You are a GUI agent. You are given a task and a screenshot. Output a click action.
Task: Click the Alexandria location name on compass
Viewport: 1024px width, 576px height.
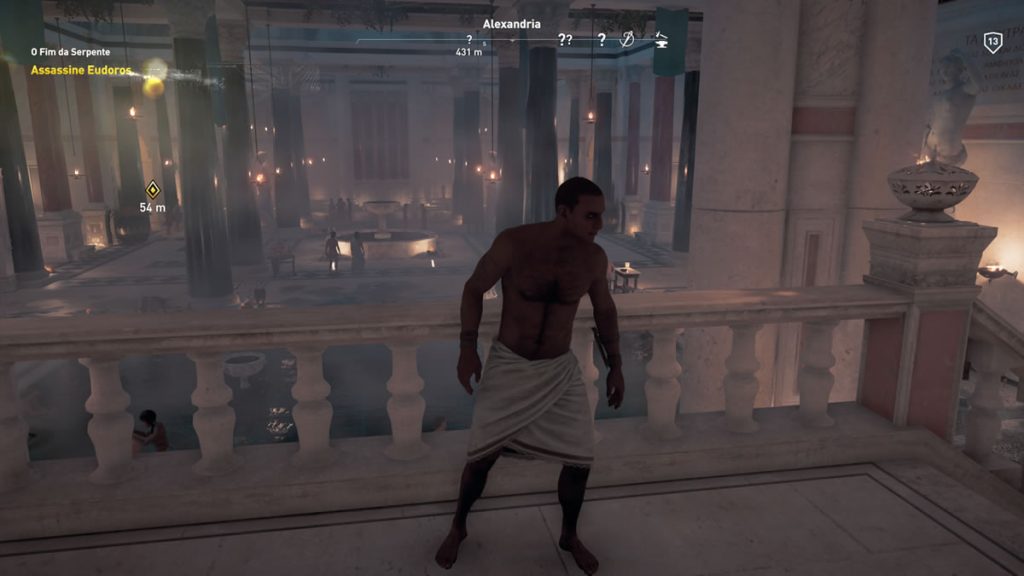tap(512, 23)
